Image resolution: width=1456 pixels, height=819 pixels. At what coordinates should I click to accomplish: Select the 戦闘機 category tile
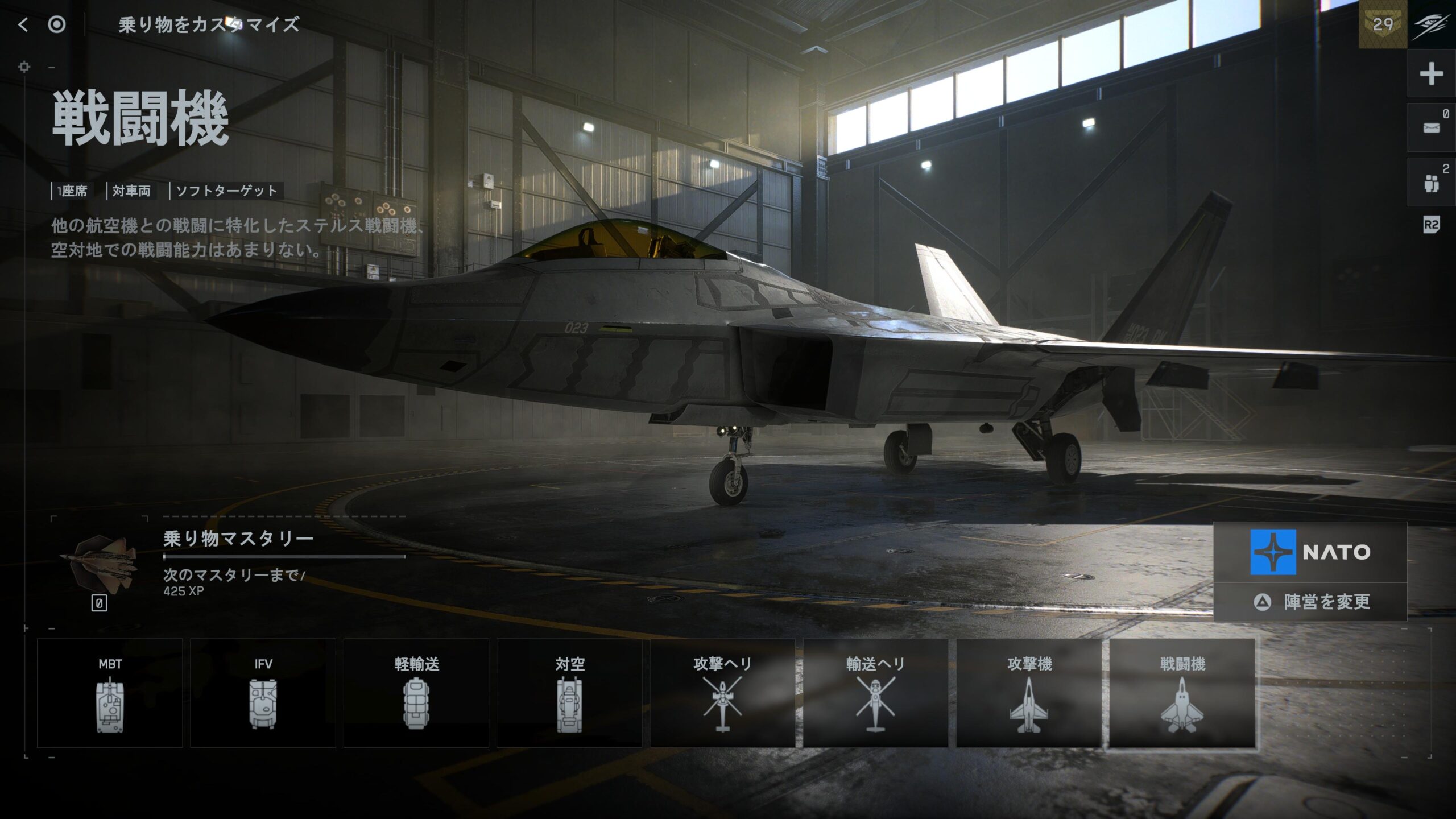[x=1182, y=693]
